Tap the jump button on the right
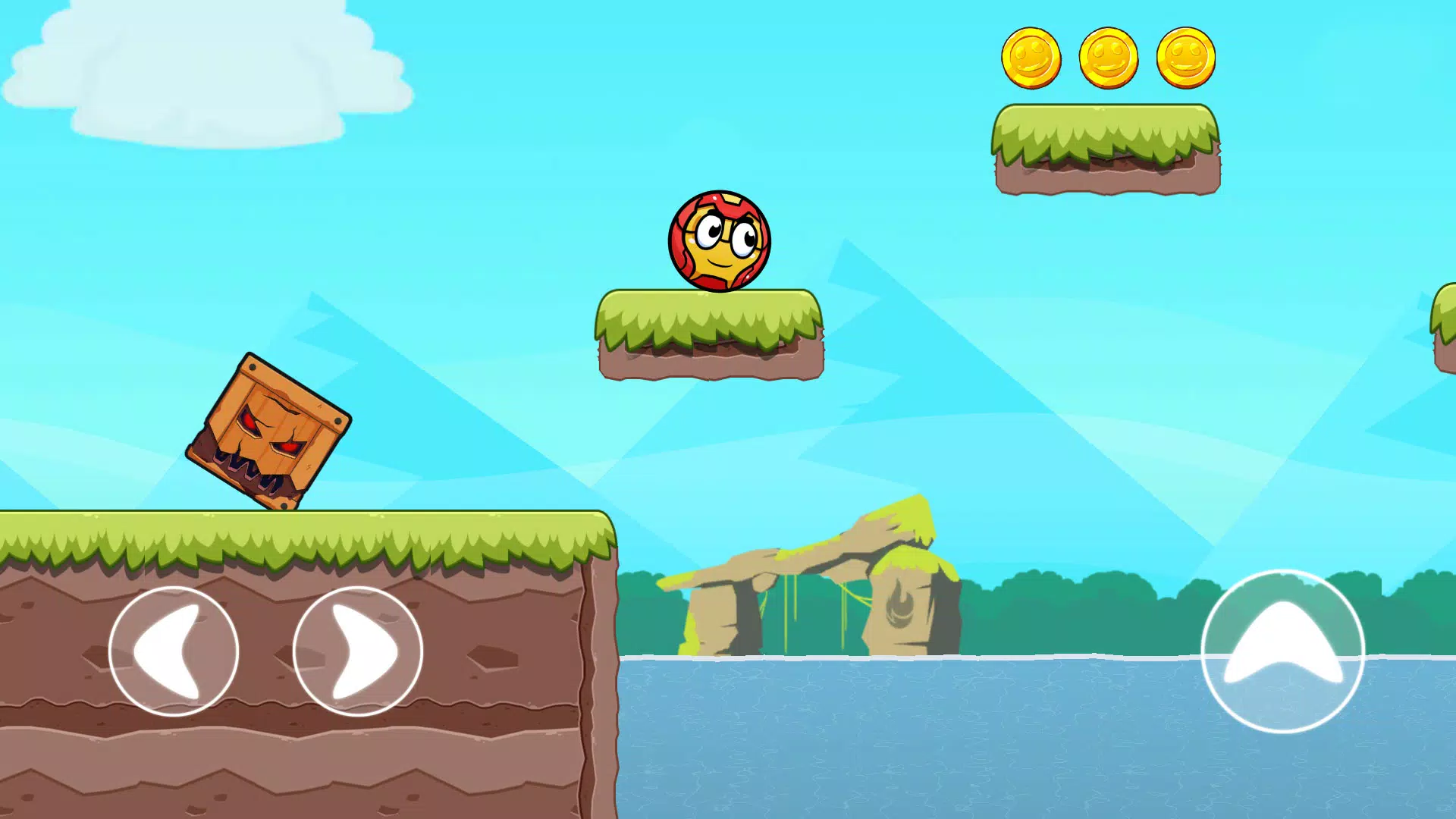 click(1282, 652)
